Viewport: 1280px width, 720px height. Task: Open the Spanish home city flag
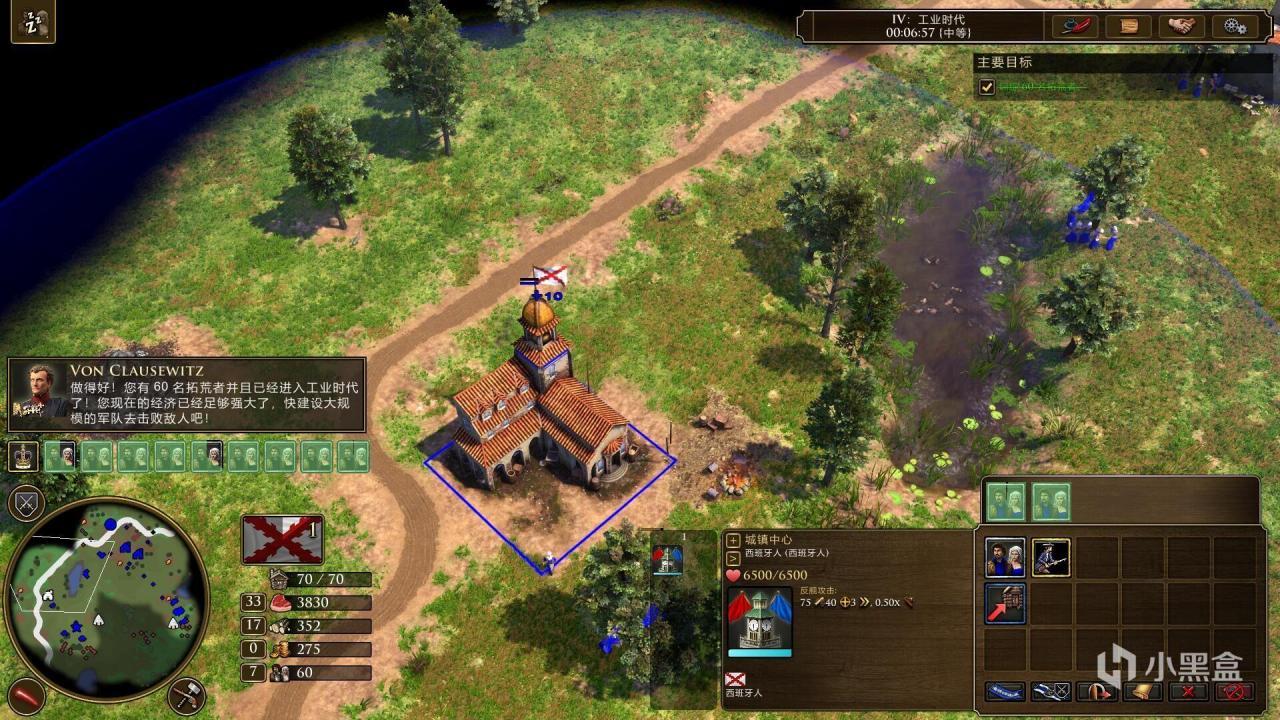(x=282, y=540)
